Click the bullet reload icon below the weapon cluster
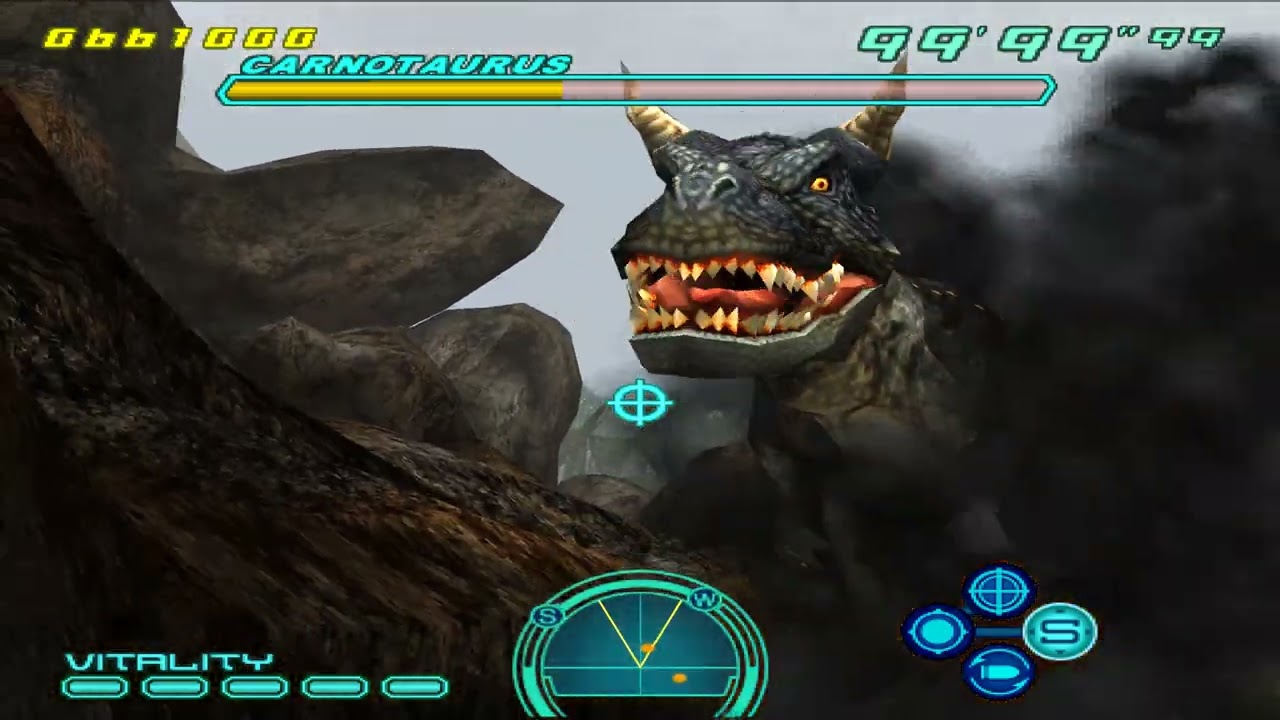The height and width of the screenshot is (720, 1280). click(x=998, y=670)
